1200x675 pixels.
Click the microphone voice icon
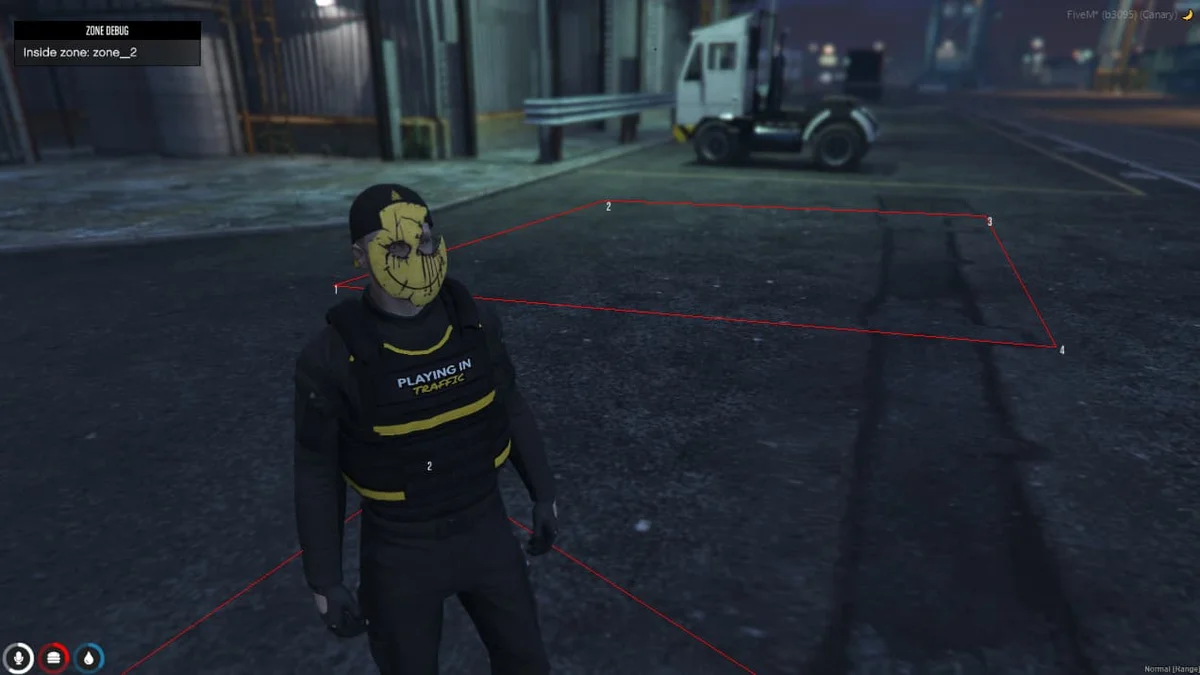point(17,657)
